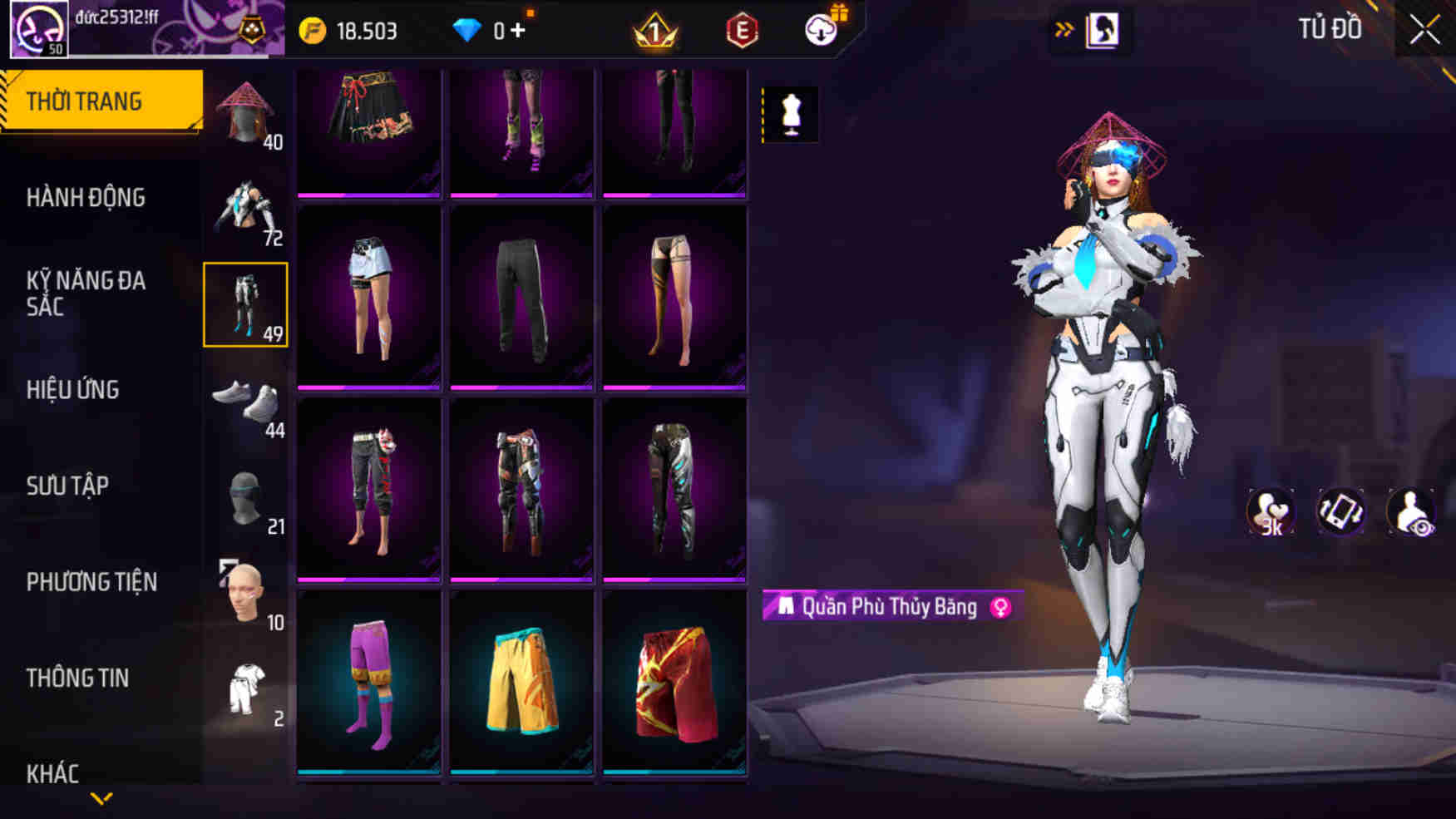Open the Thời Trang fashion tab

[101, 101]
